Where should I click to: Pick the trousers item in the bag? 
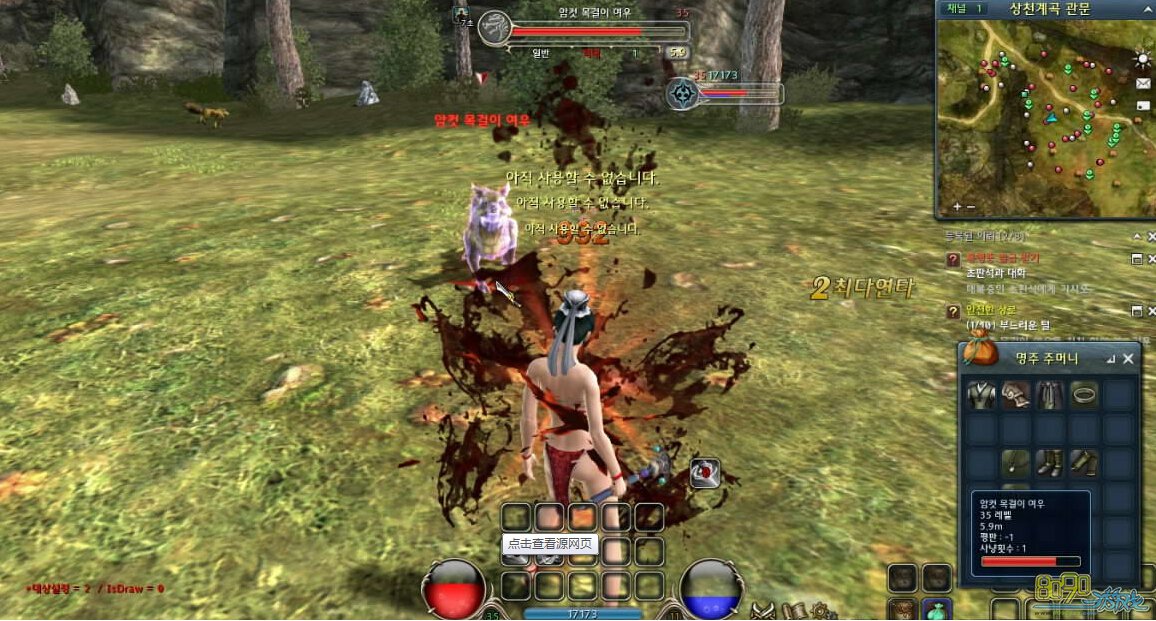[x=1050, y=395]
